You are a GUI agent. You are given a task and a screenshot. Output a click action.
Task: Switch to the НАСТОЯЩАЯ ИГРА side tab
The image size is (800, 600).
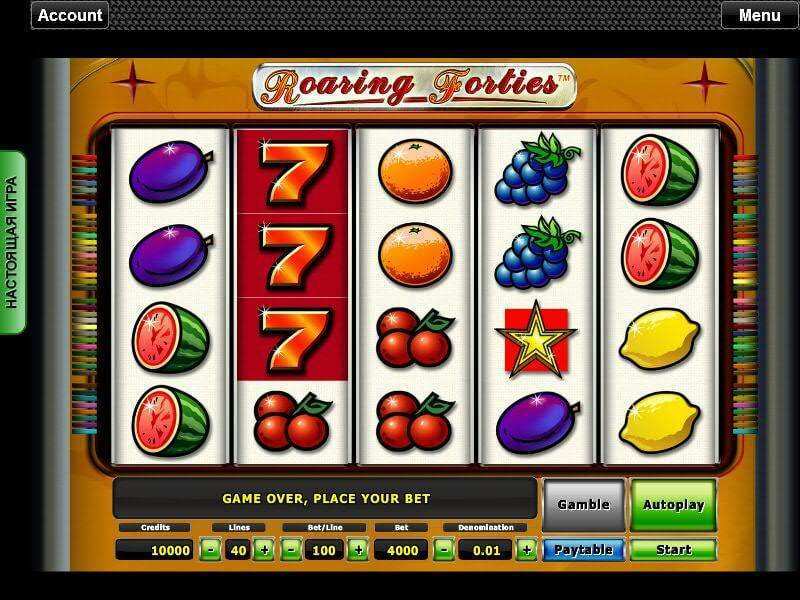pyautogui.click(x=13, y=242)
